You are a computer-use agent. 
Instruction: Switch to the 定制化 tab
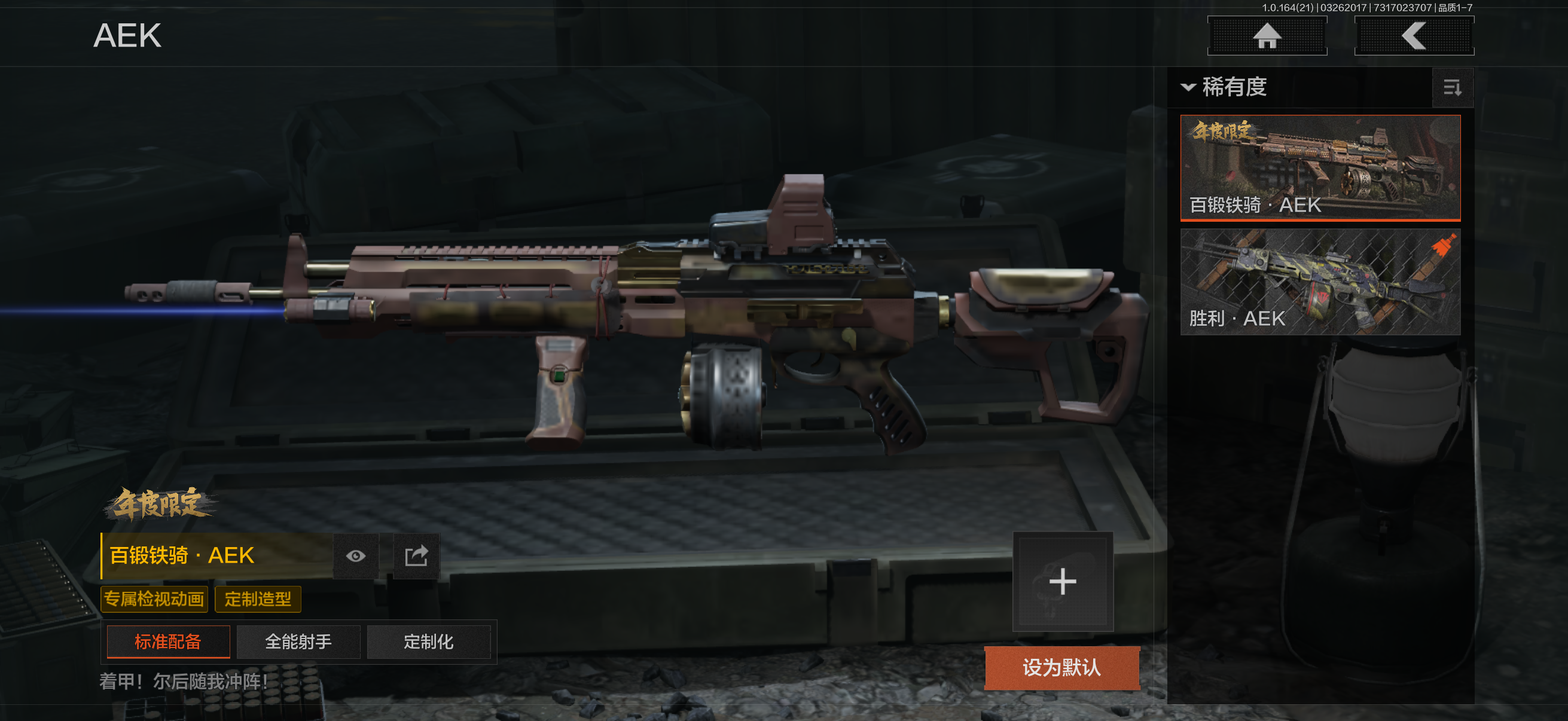click(x=429, y=641)
